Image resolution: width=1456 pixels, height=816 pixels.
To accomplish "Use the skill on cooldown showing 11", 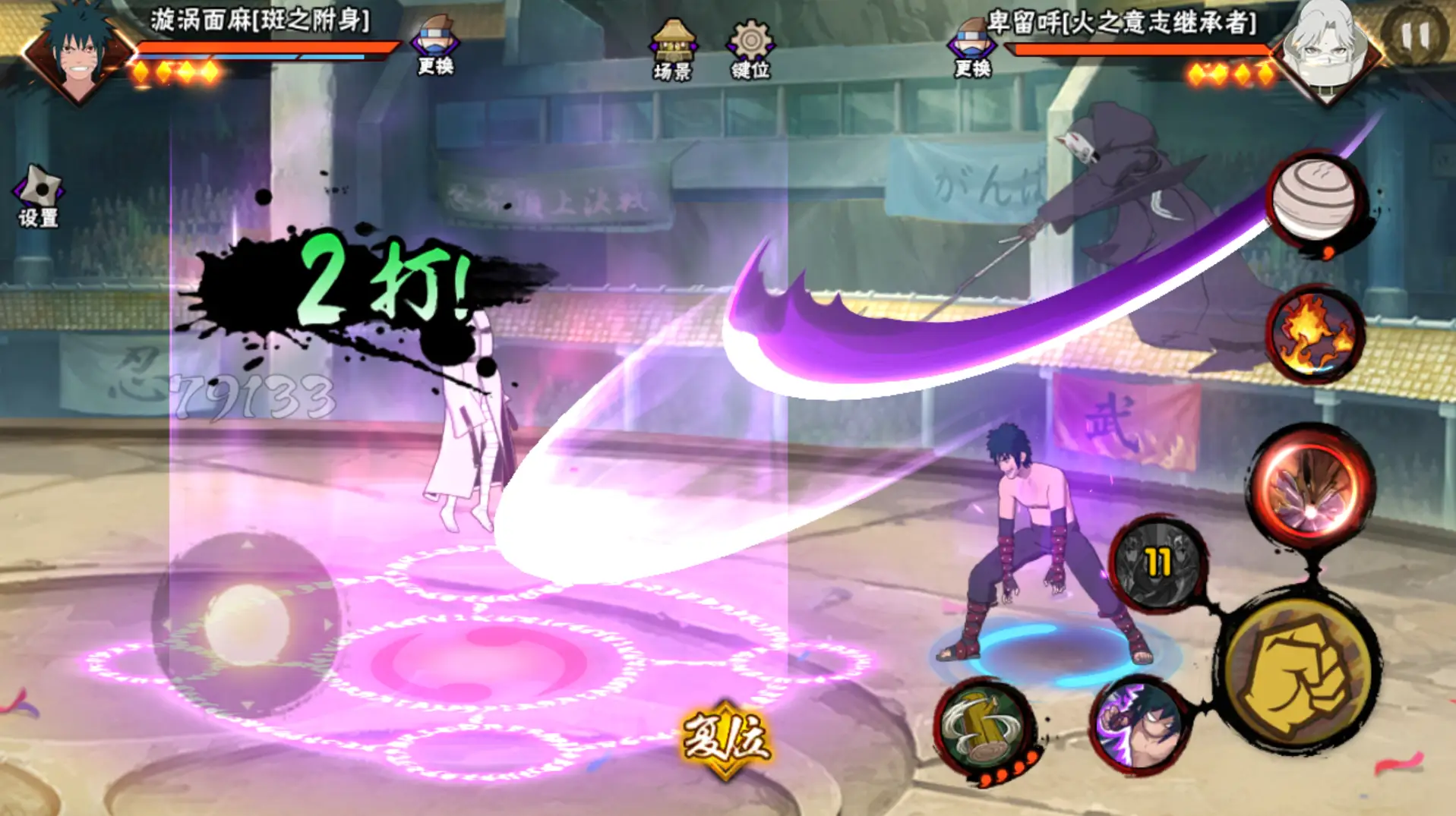I will tap(1158, 564).
